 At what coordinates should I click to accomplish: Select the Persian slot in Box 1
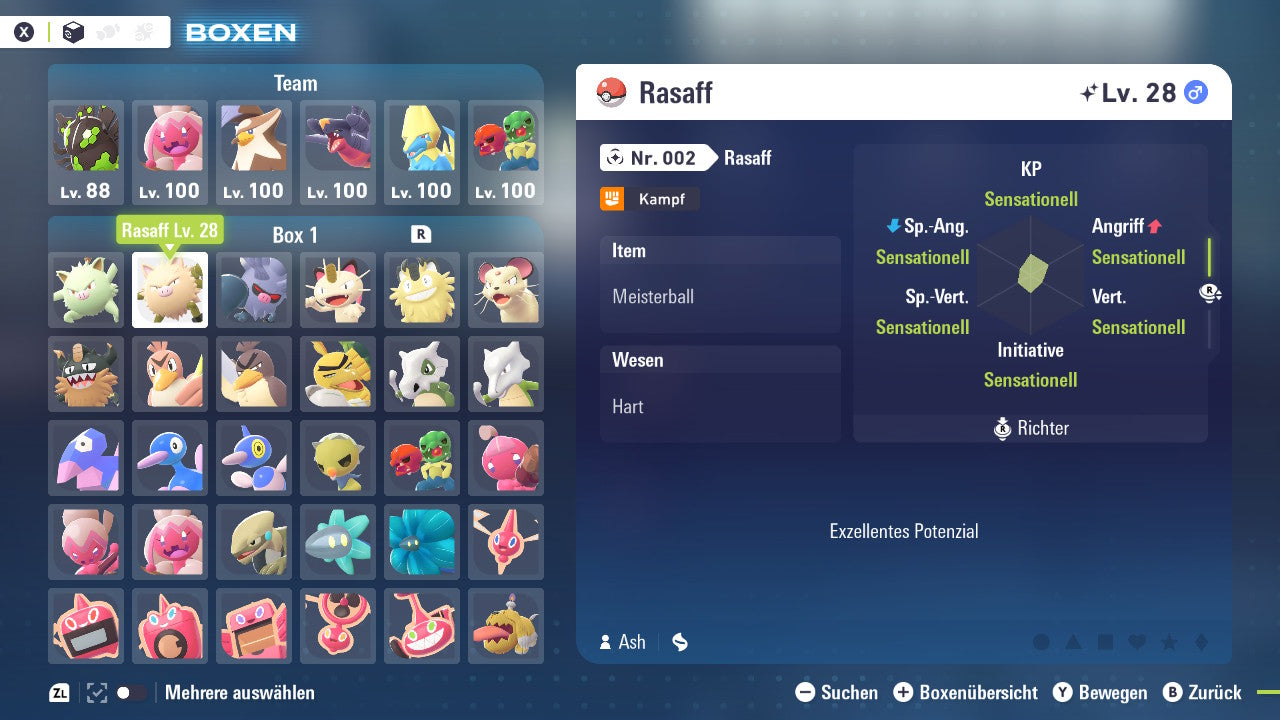click(x=506, y=290)
